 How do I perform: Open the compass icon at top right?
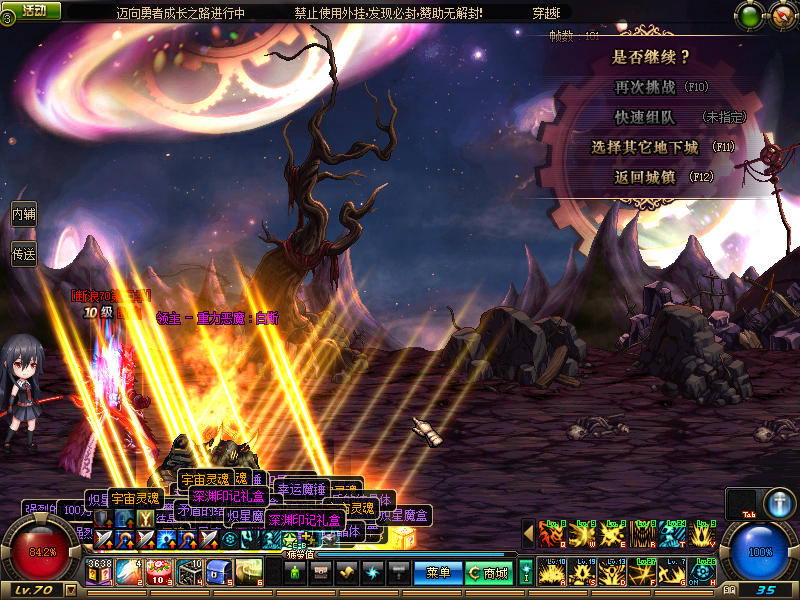(779, 15)
